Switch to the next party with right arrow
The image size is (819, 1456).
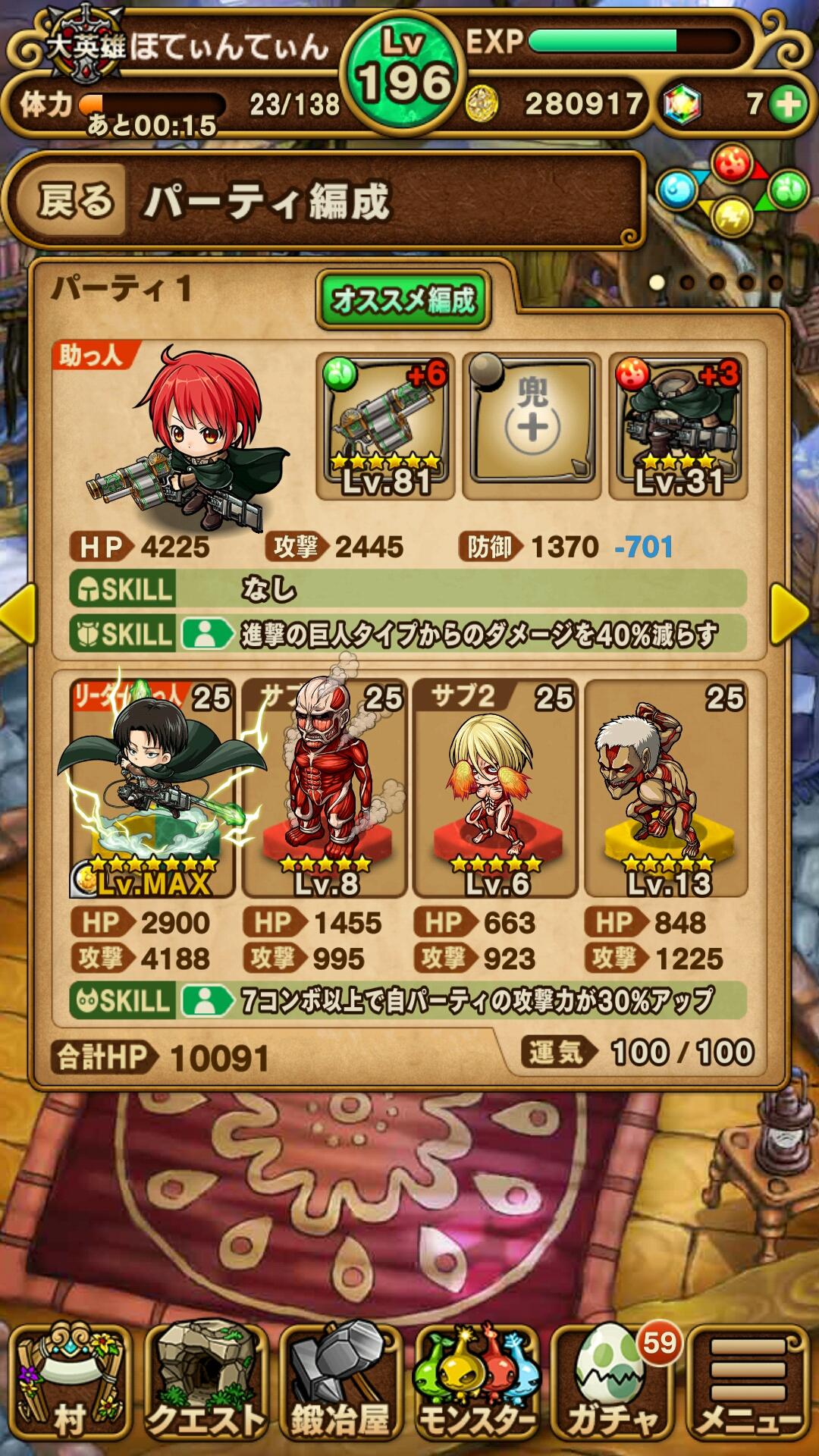792,613
